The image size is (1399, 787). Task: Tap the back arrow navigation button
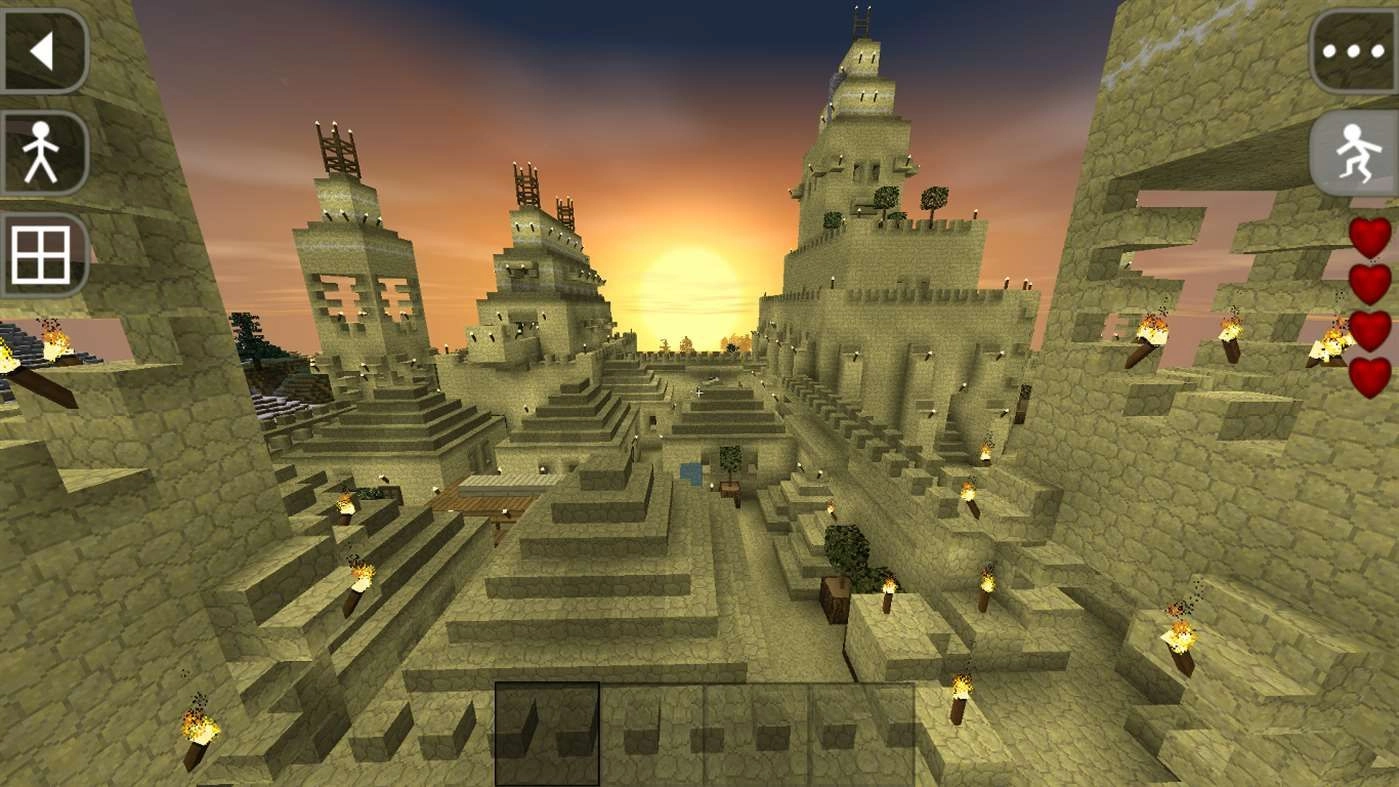44,48
